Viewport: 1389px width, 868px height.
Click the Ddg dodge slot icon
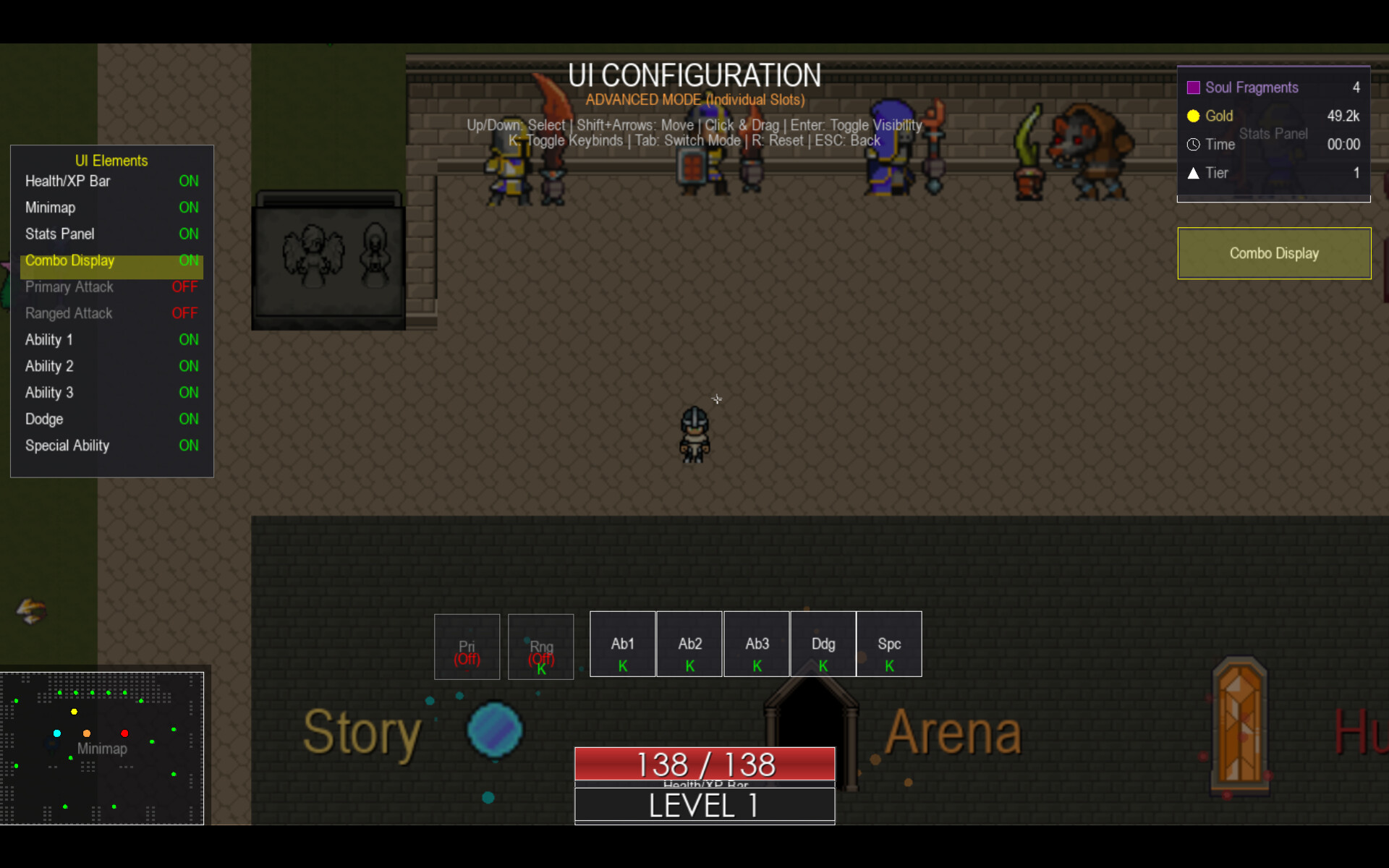click(823, 644)
